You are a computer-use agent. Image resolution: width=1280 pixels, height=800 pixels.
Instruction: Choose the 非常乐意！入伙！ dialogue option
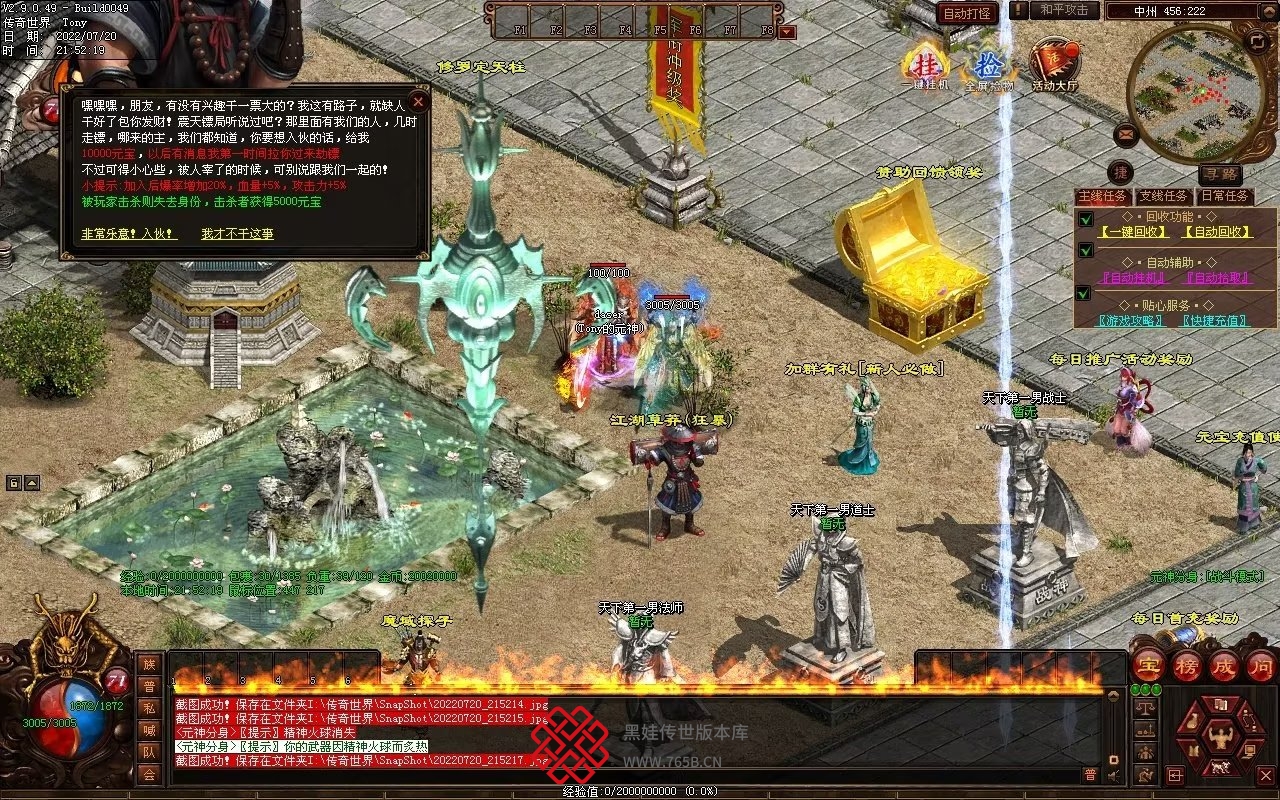coord(129,233)
